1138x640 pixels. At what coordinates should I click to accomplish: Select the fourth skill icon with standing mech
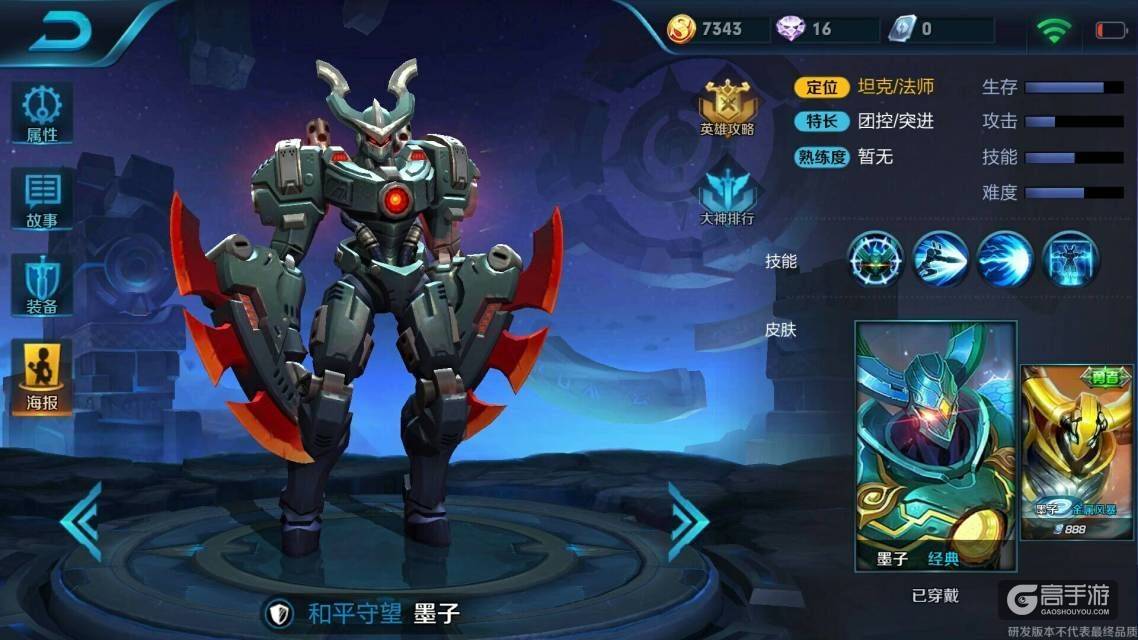click(1069, 259)
